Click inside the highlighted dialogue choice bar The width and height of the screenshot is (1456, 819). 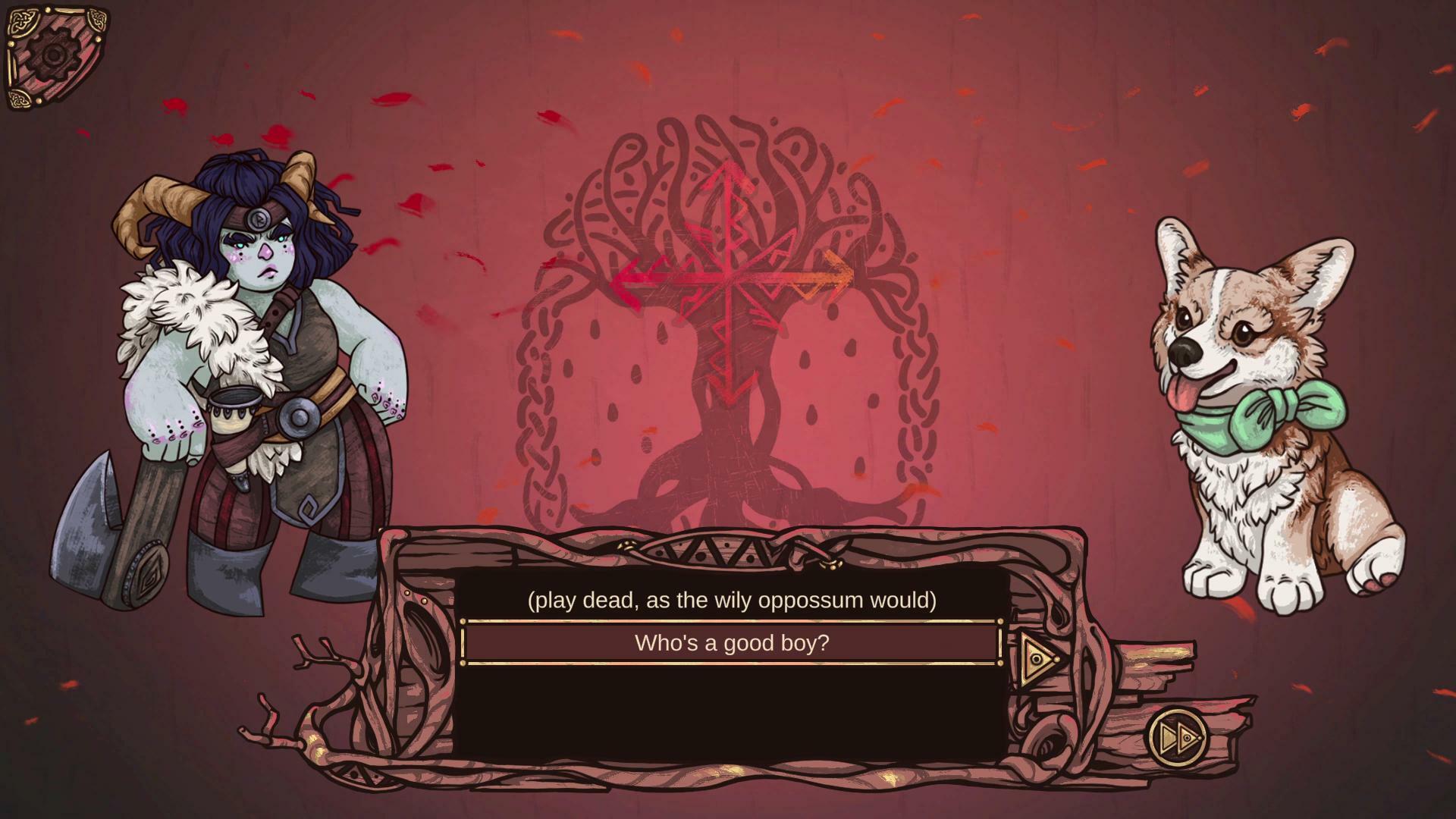pyautogui.click(x=730, y=642)
